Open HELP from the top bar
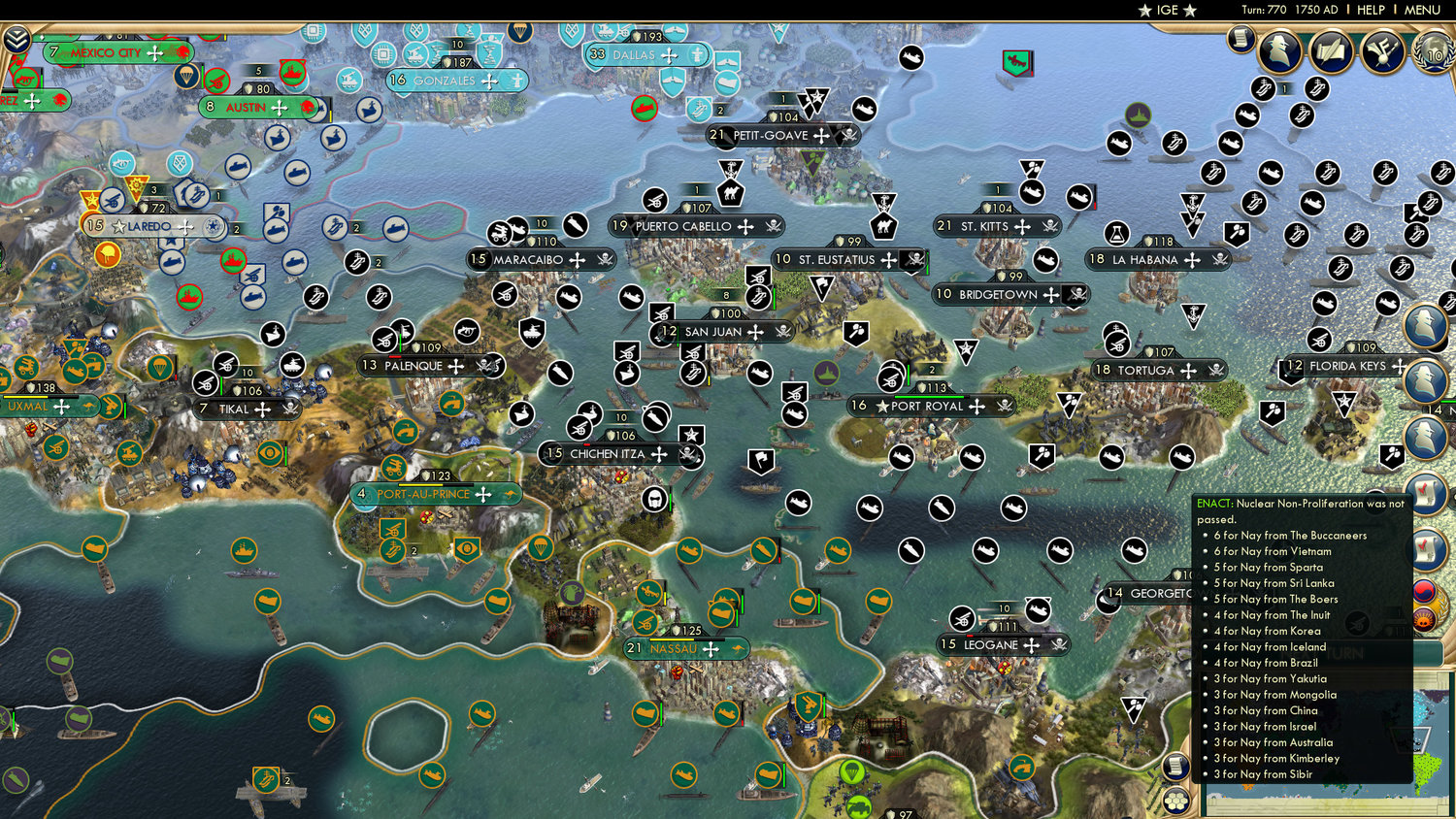1456x819 pixels. coord(1372,10)
